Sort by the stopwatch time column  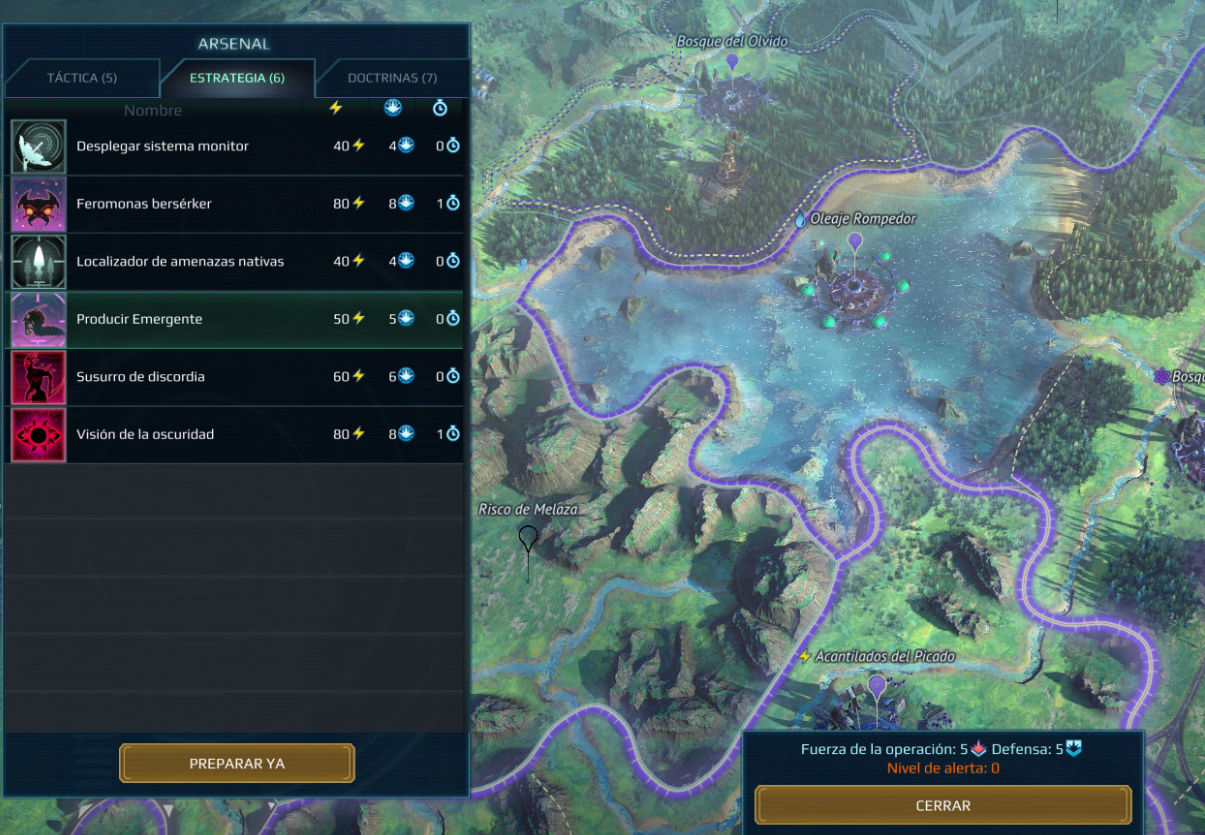440,108
